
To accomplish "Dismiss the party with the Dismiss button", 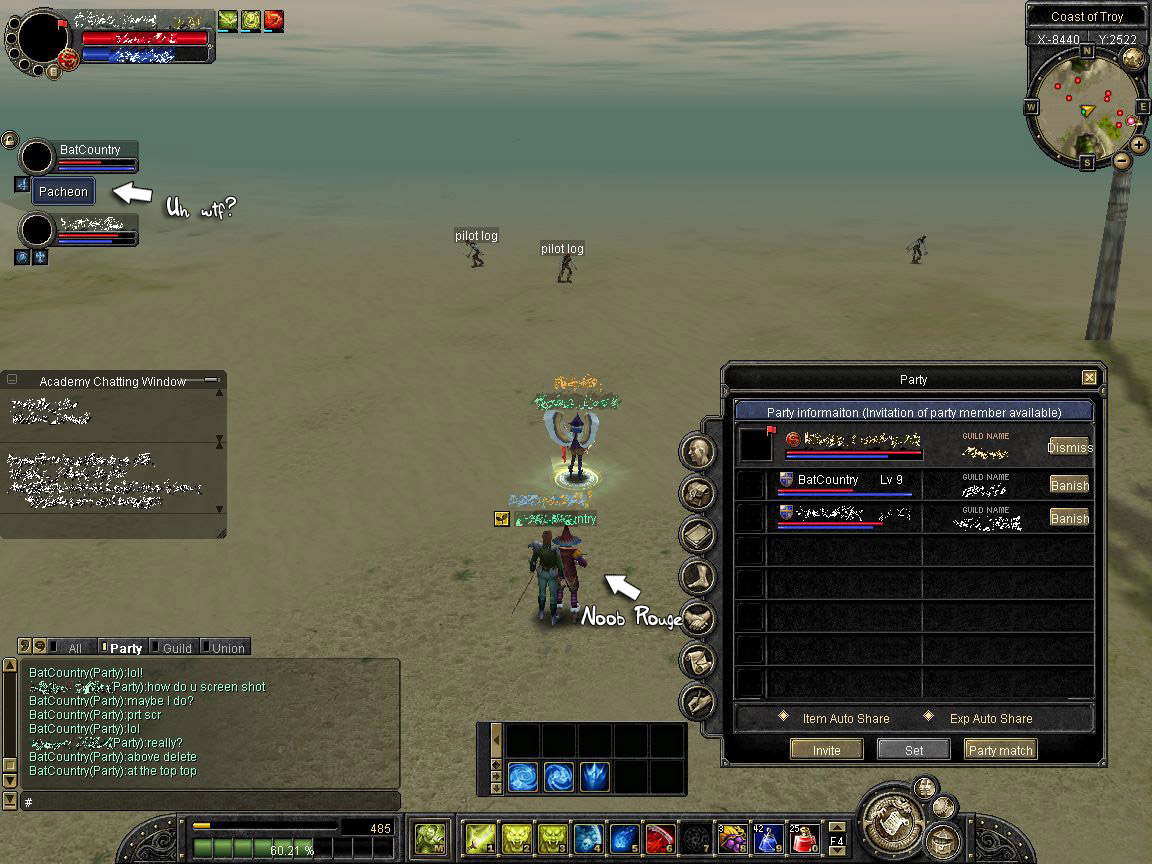I will point(1069,447).
